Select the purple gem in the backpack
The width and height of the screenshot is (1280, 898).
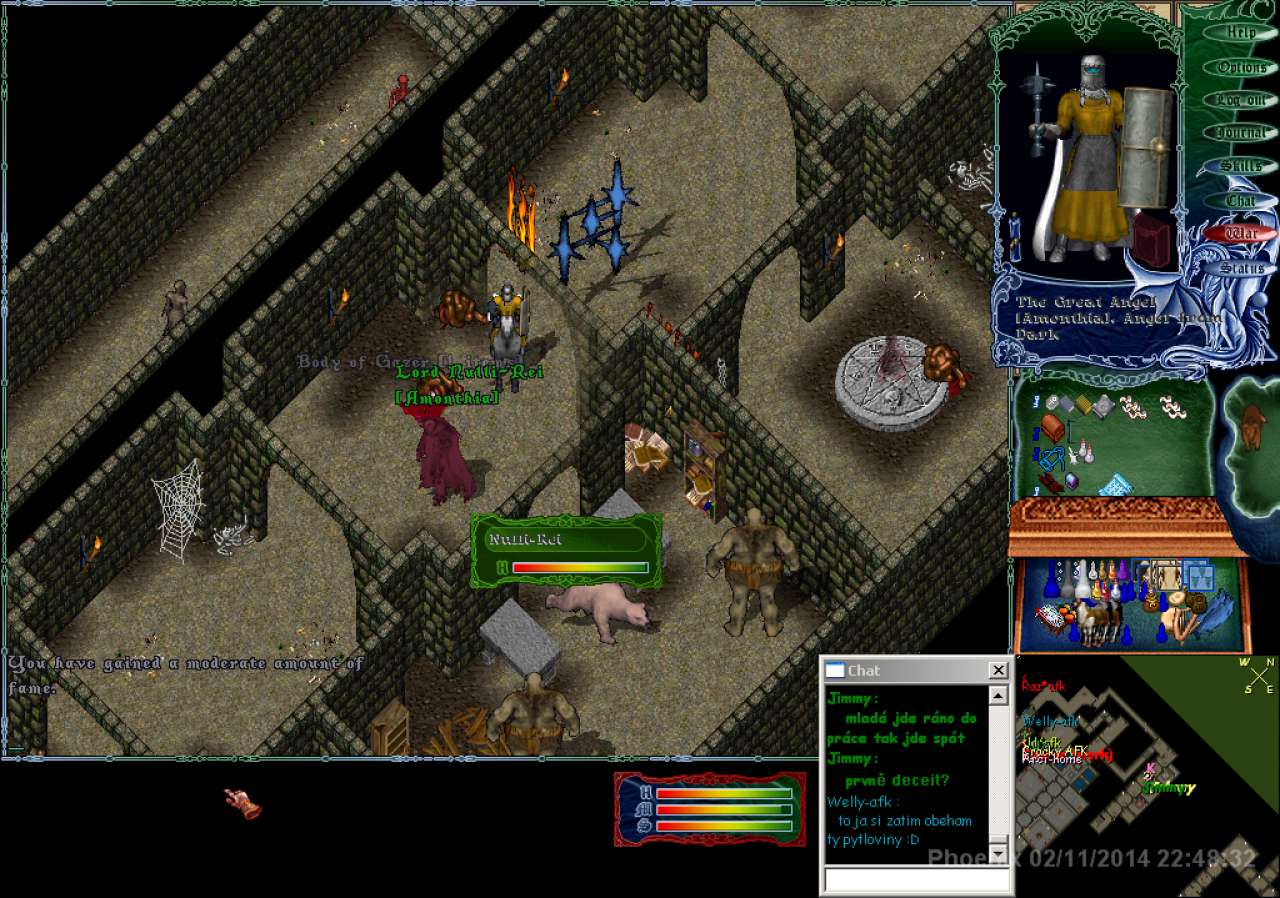1071,481
